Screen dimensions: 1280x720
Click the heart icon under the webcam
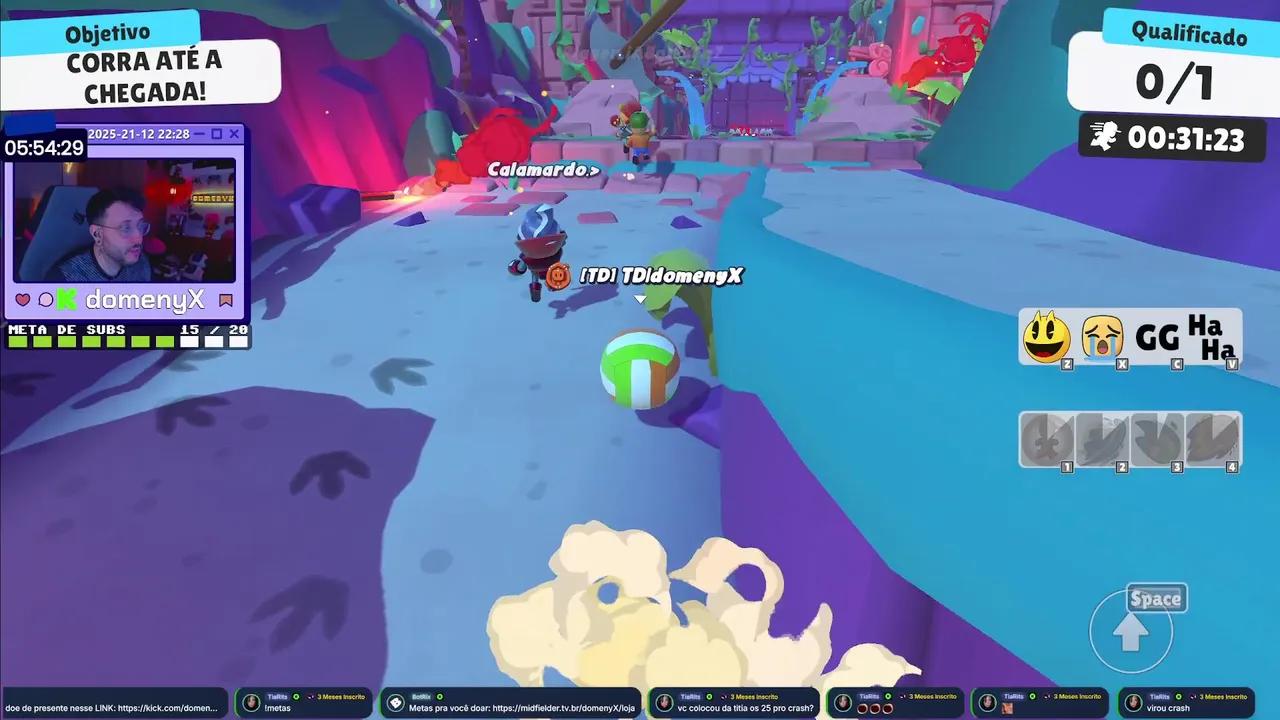[x=21, y=299]
